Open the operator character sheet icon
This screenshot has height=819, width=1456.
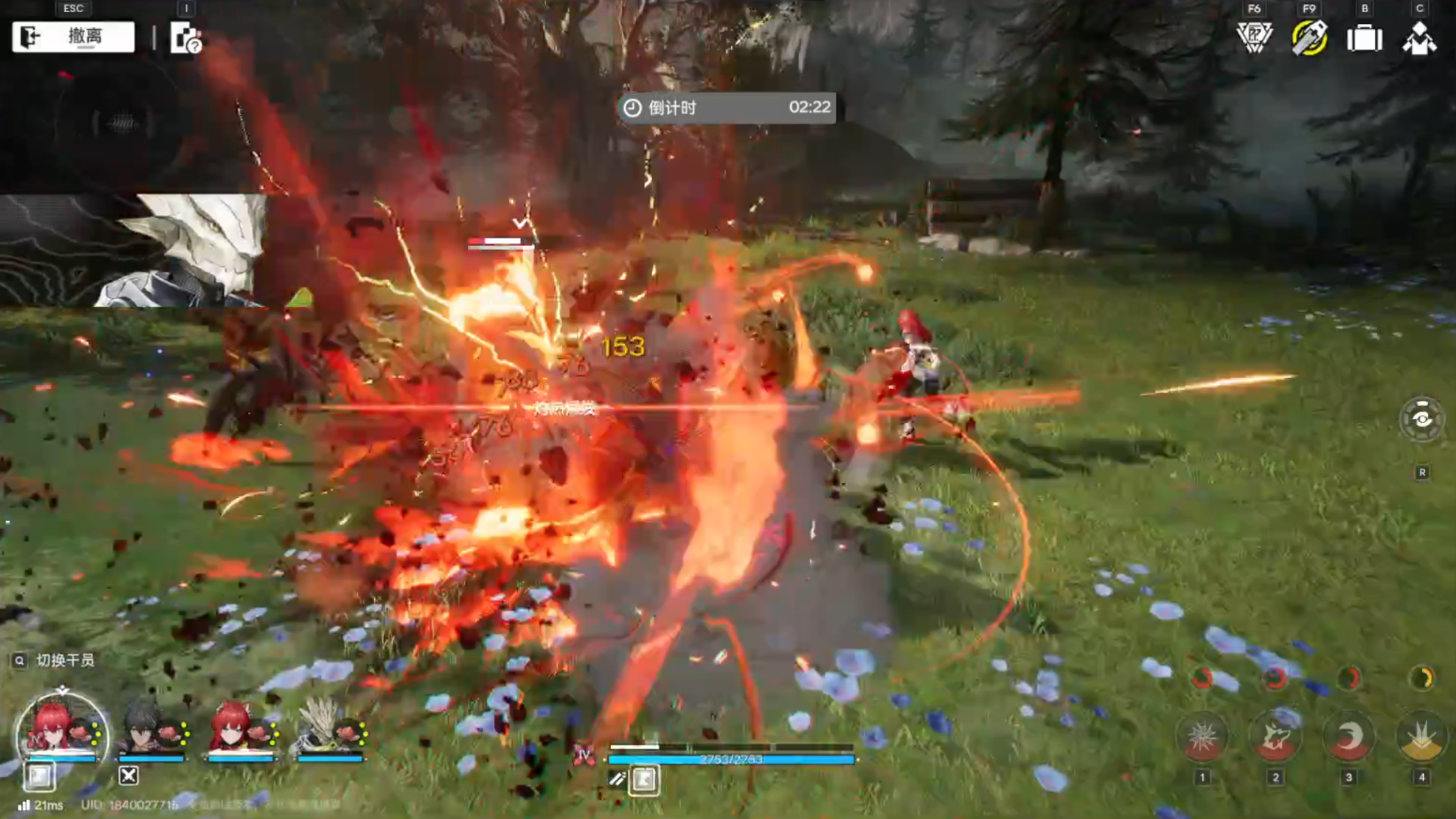point(1419,38)
